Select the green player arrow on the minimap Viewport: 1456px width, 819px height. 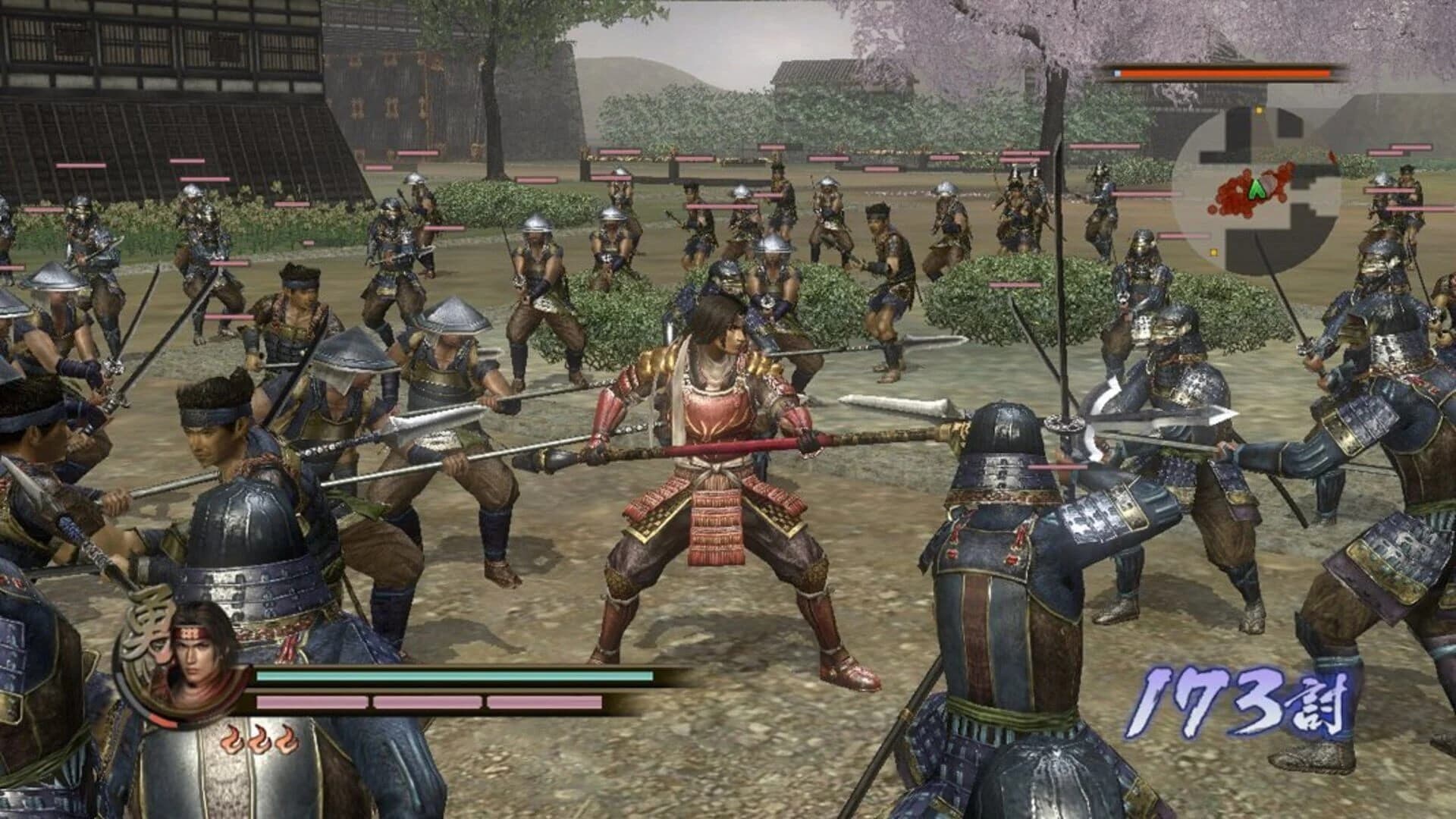click(1257, 189)
